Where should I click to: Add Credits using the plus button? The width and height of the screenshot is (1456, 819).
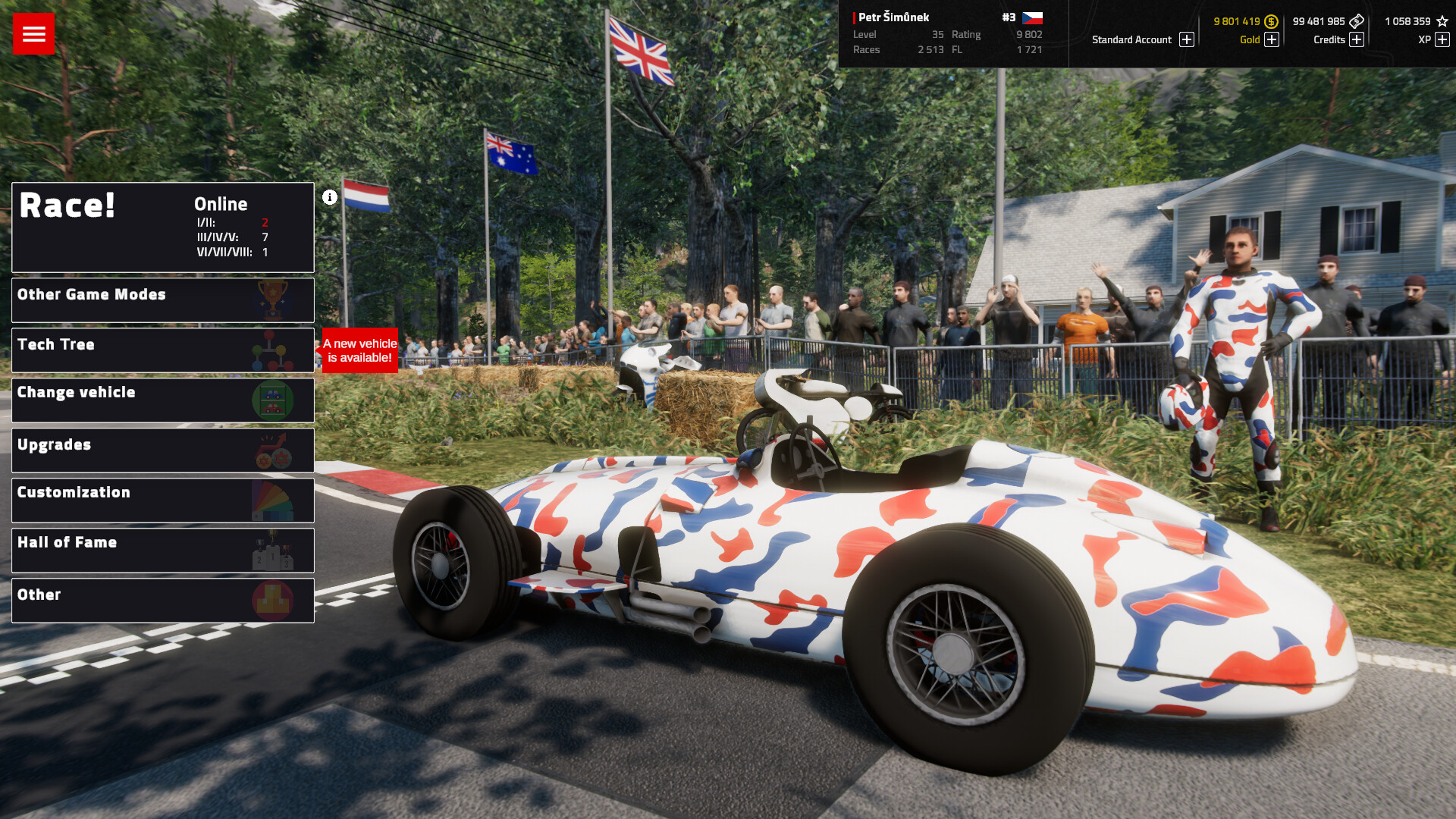(1357, 39)
